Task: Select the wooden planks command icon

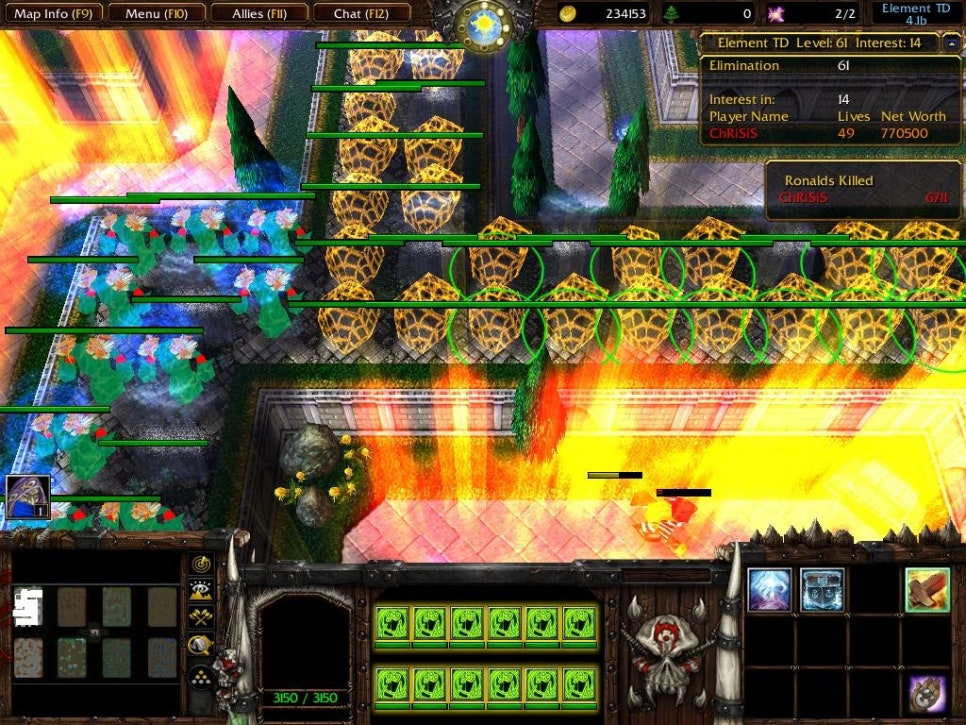Action: [927, 590]
